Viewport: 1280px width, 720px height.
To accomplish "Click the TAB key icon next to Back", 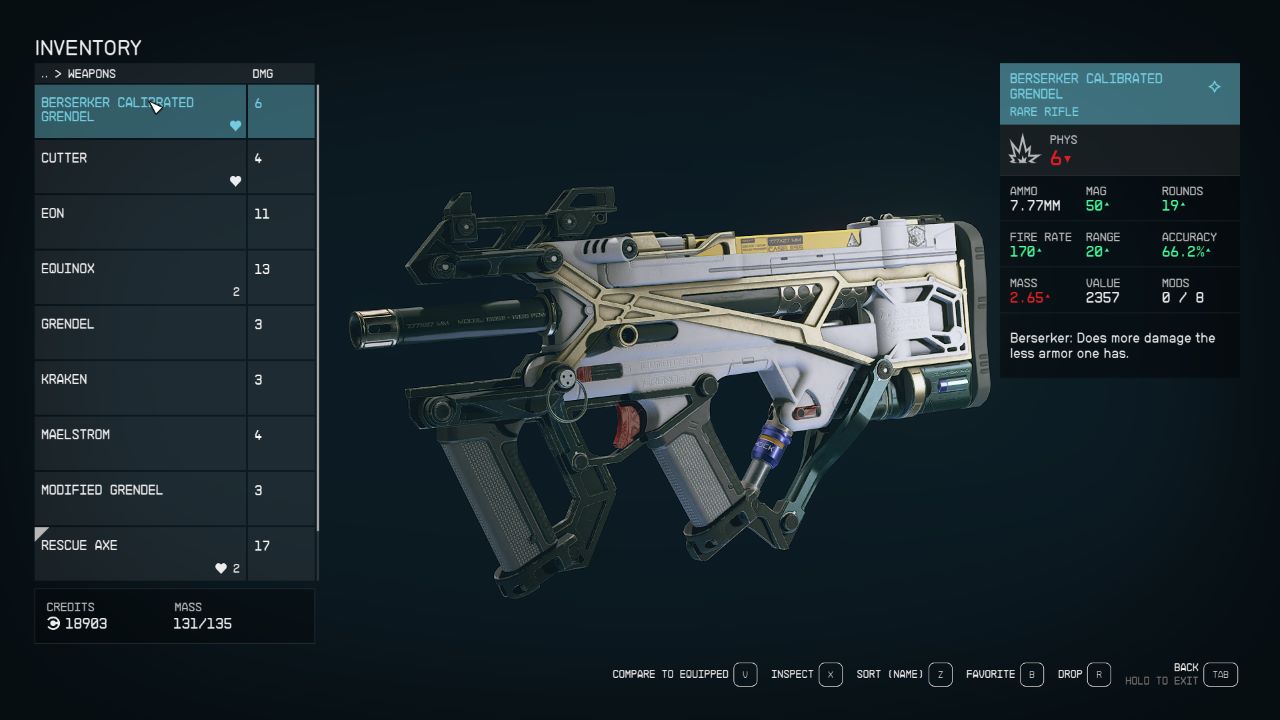I will click(1220, 674).
